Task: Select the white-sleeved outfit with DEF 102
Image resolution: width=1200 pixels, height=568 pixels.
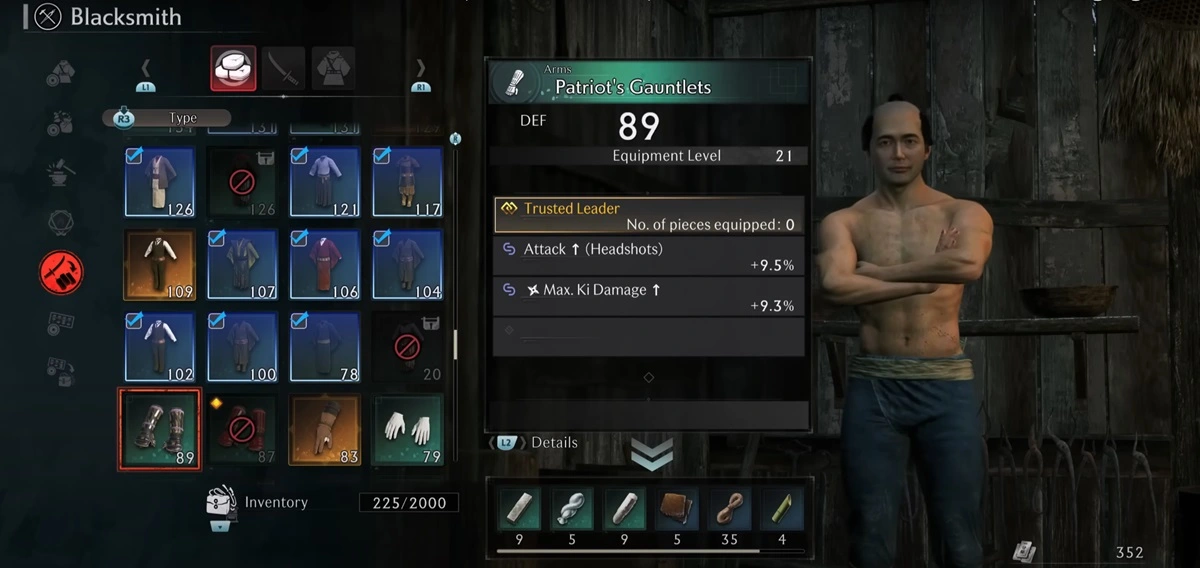Action: [159, 346]
